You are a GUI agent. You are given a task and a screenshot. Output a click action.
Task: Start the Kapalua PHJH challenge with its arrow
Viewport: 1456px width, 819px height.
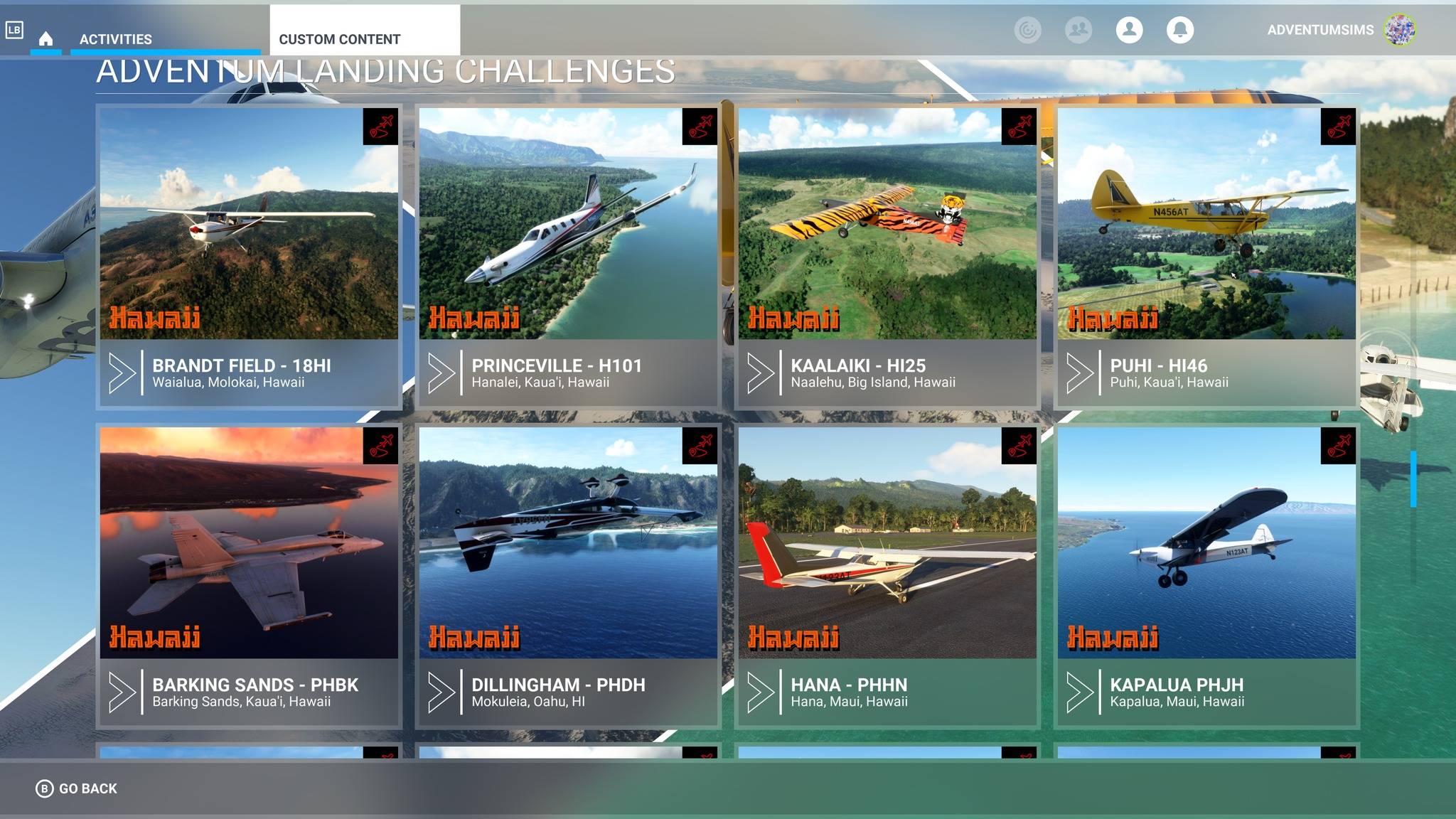pyautogui.click(x=1081, y=692)
